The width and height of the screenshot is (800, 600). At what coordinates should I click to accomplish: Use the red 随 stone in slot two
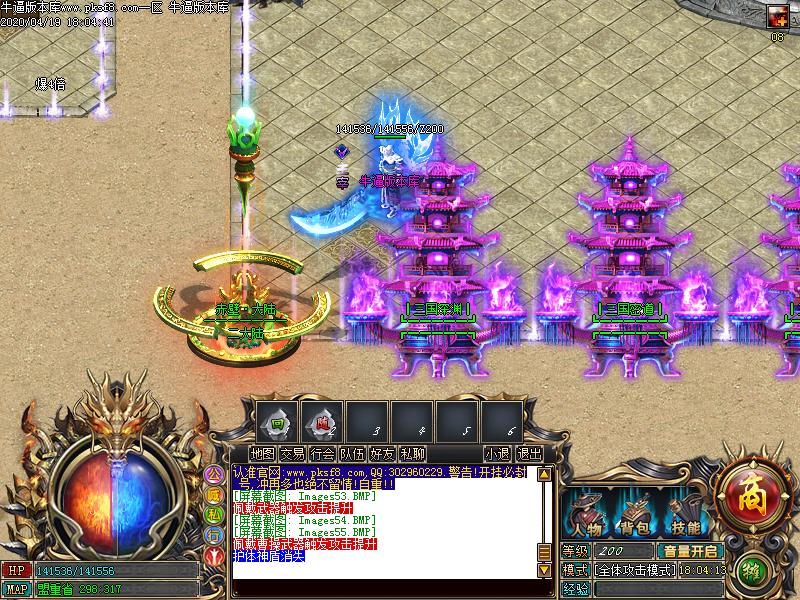click(322, 422)
